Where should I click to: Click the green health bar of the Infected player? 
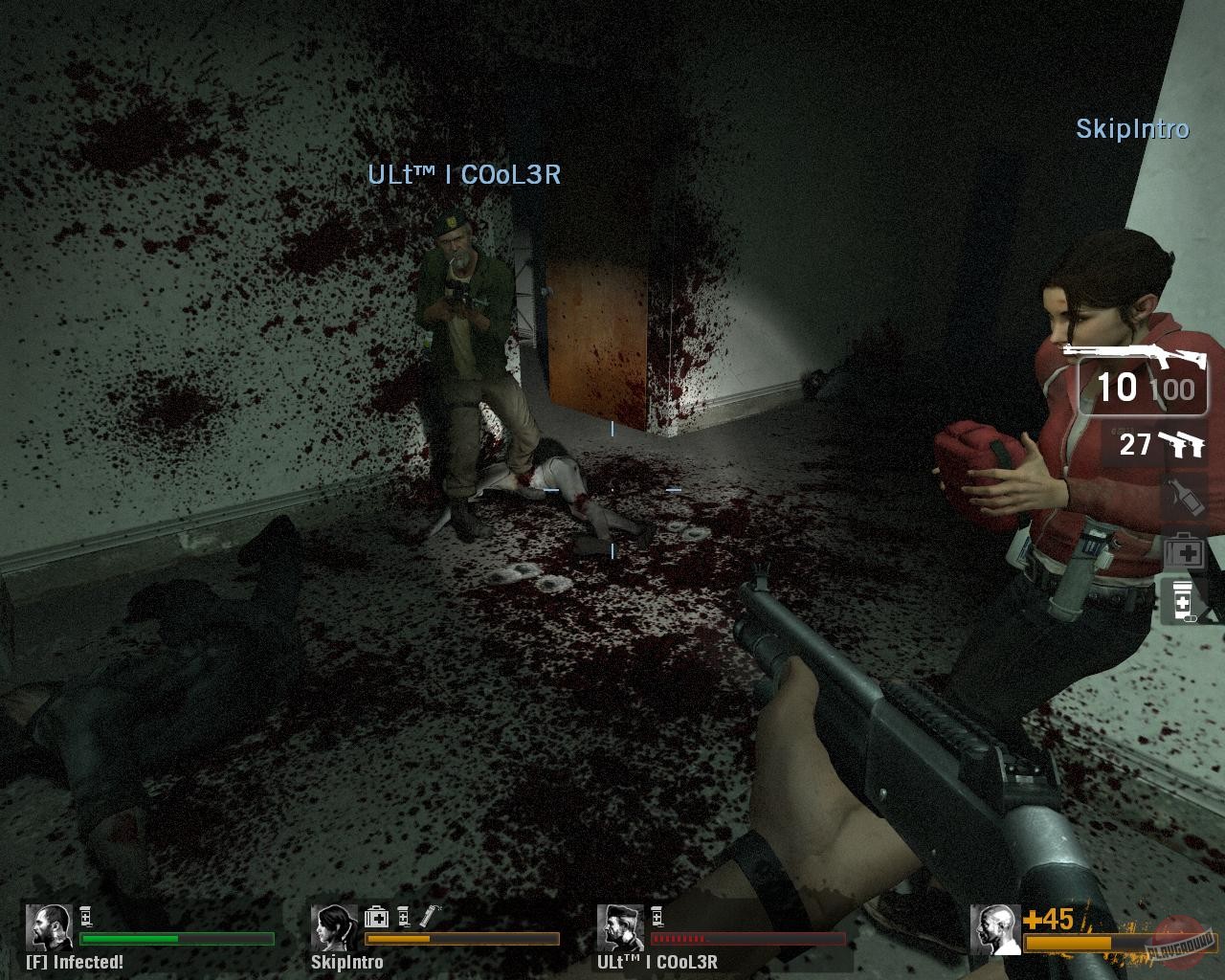pyautogui.click(x=130, y=939)
